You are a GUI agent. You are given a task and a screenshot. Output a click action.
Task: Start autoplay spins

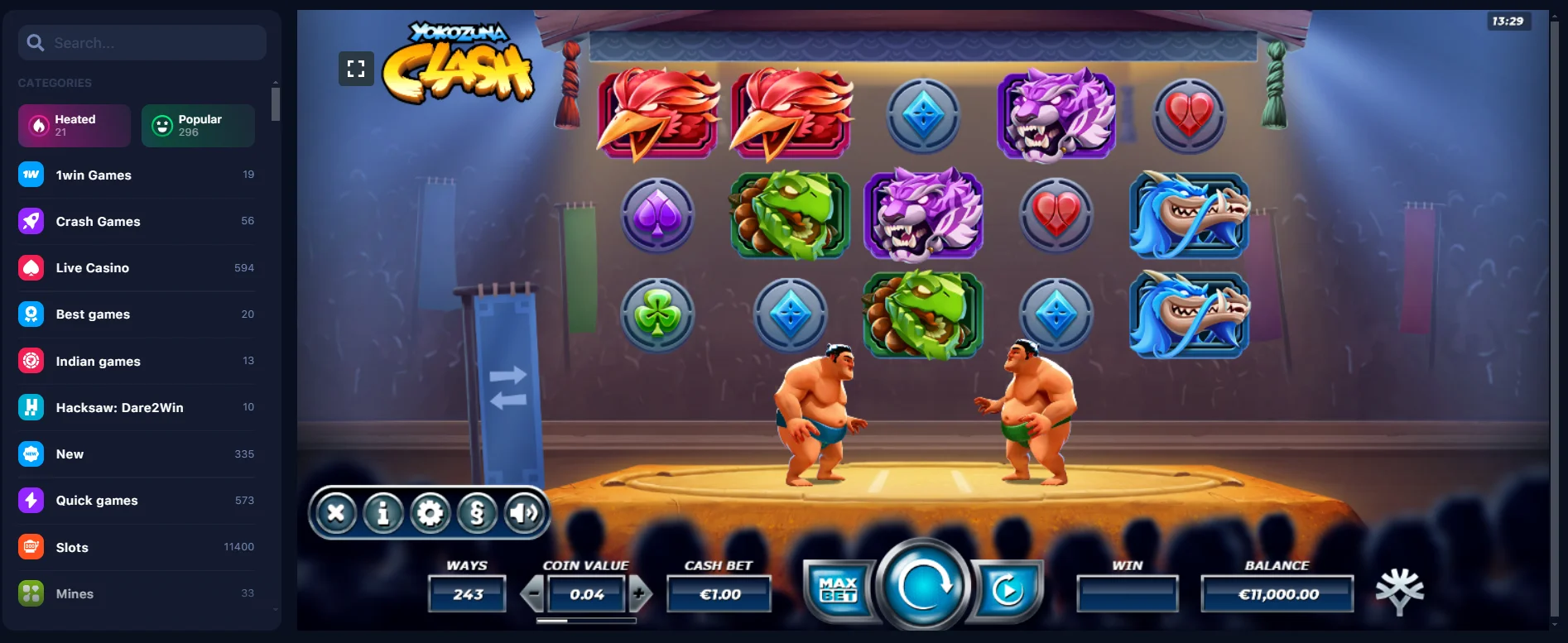(x=1007, y=590)
